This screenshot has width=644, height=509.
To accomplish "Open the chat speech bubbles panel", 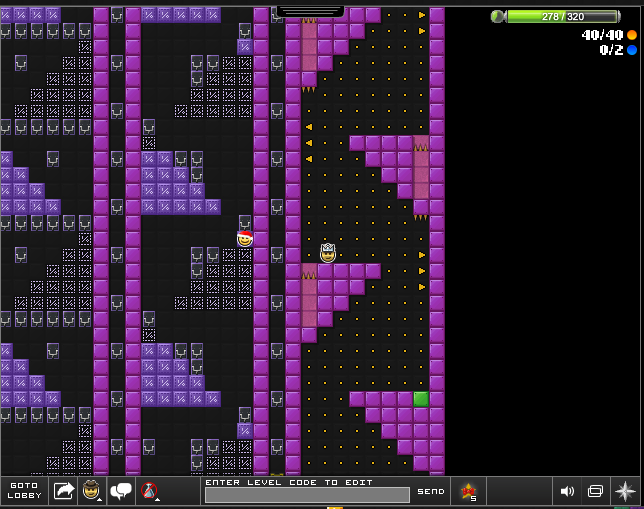I will 122,490.
